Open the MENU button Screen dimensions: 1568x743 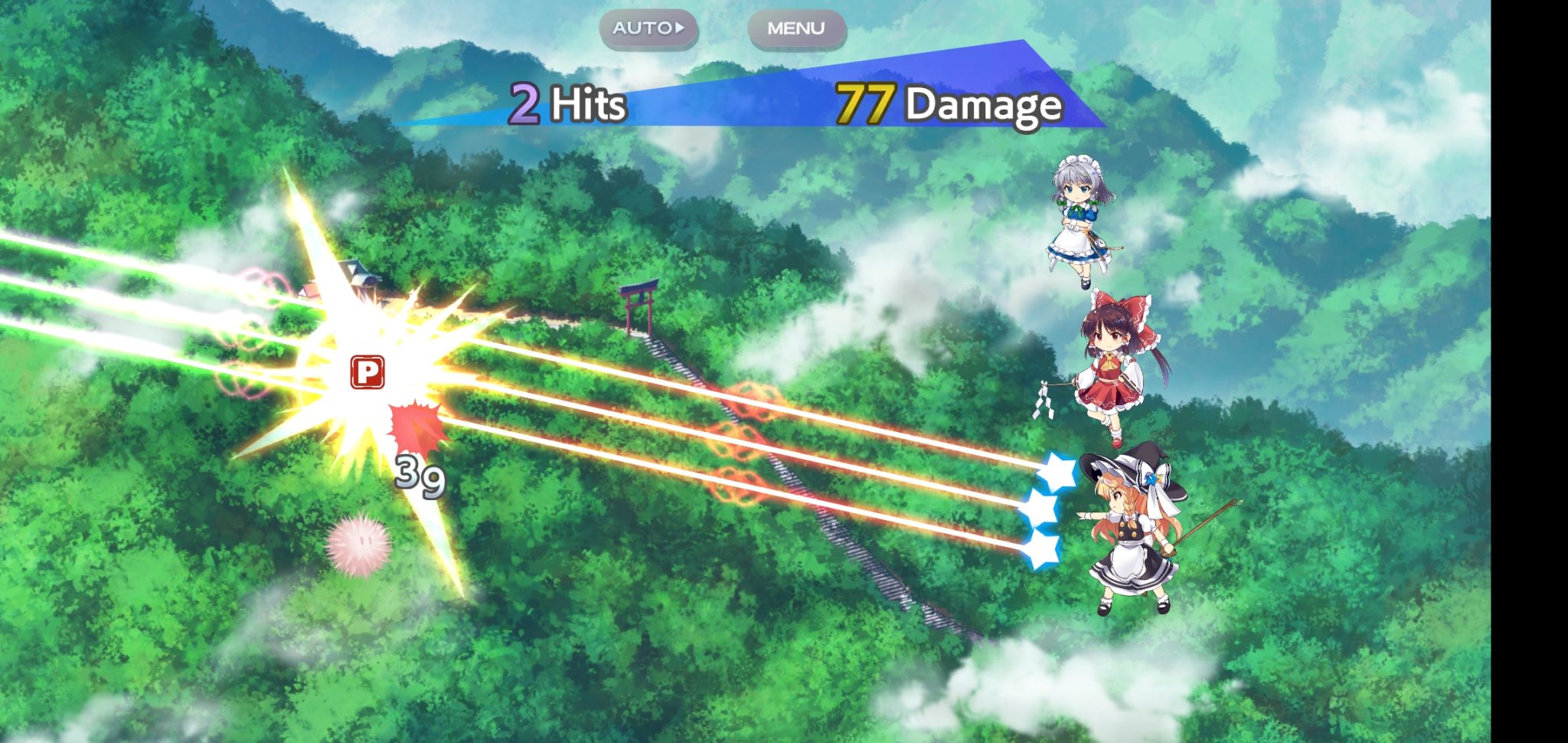[796, 28]
